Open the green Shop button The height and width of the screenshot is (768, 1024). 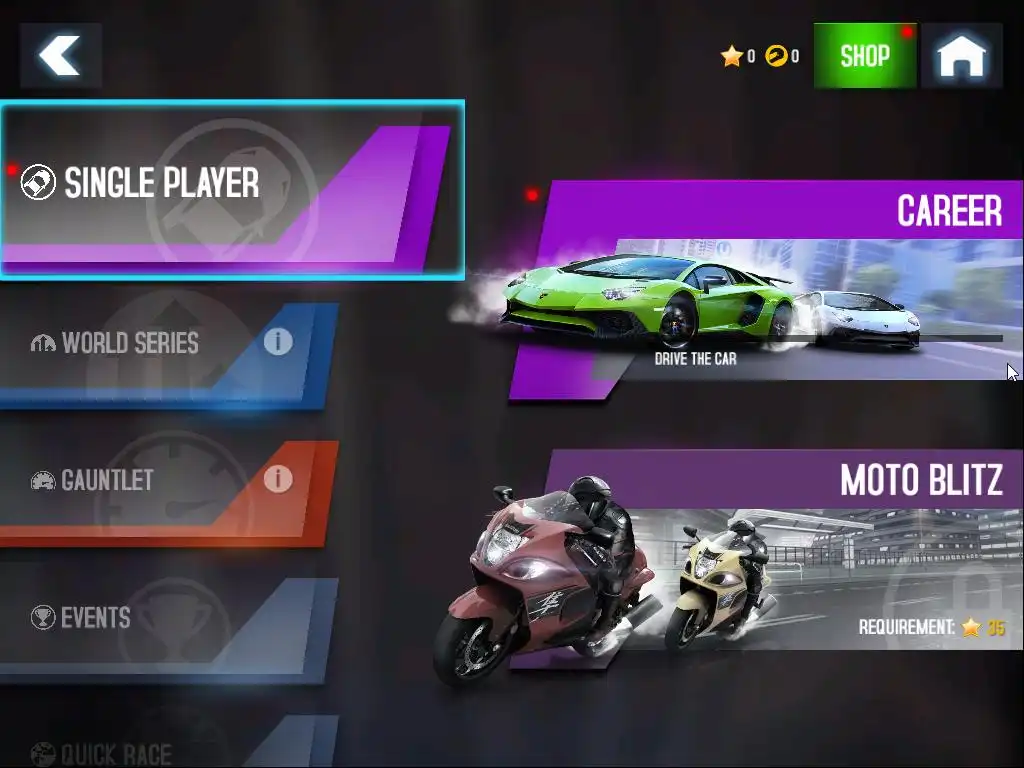point(865,56)
